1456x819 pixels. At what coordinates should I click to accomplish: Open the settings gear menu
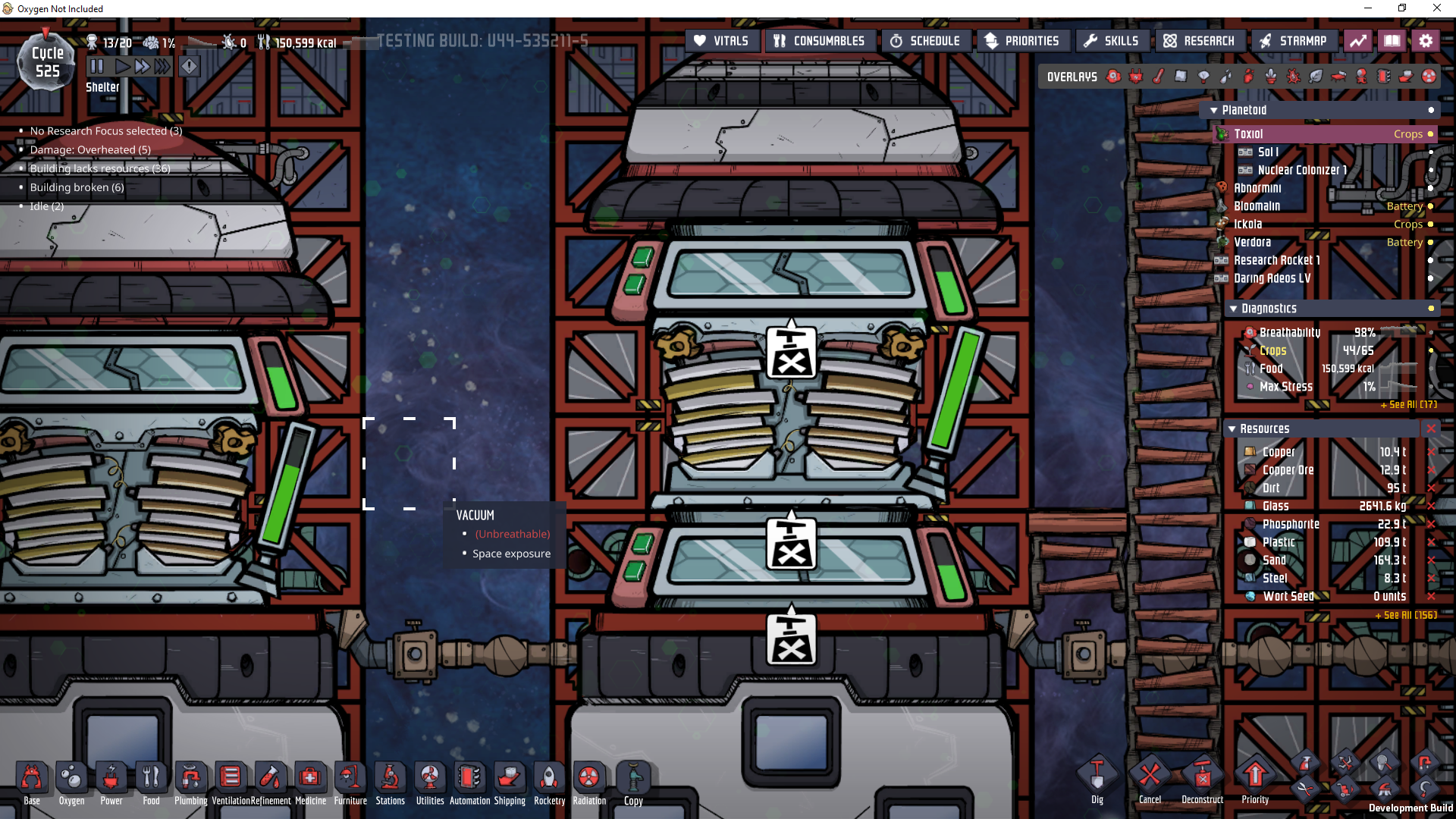[x=1426, y=41]
